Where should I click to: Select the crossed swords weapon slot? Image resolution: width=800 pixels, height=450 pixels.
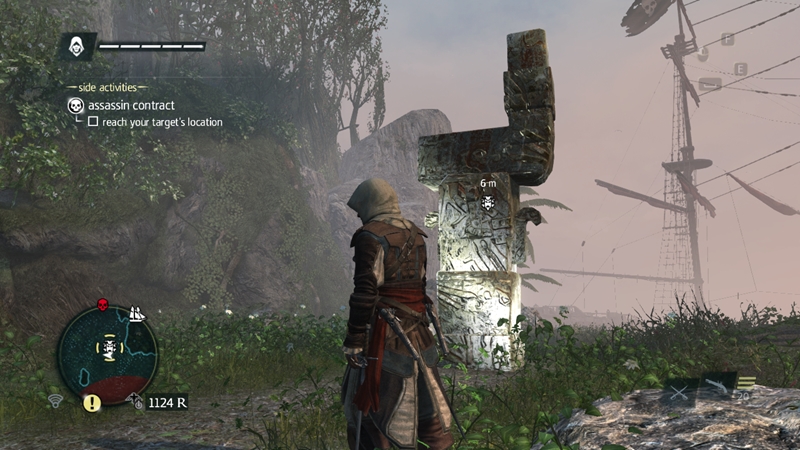[679, 393]
